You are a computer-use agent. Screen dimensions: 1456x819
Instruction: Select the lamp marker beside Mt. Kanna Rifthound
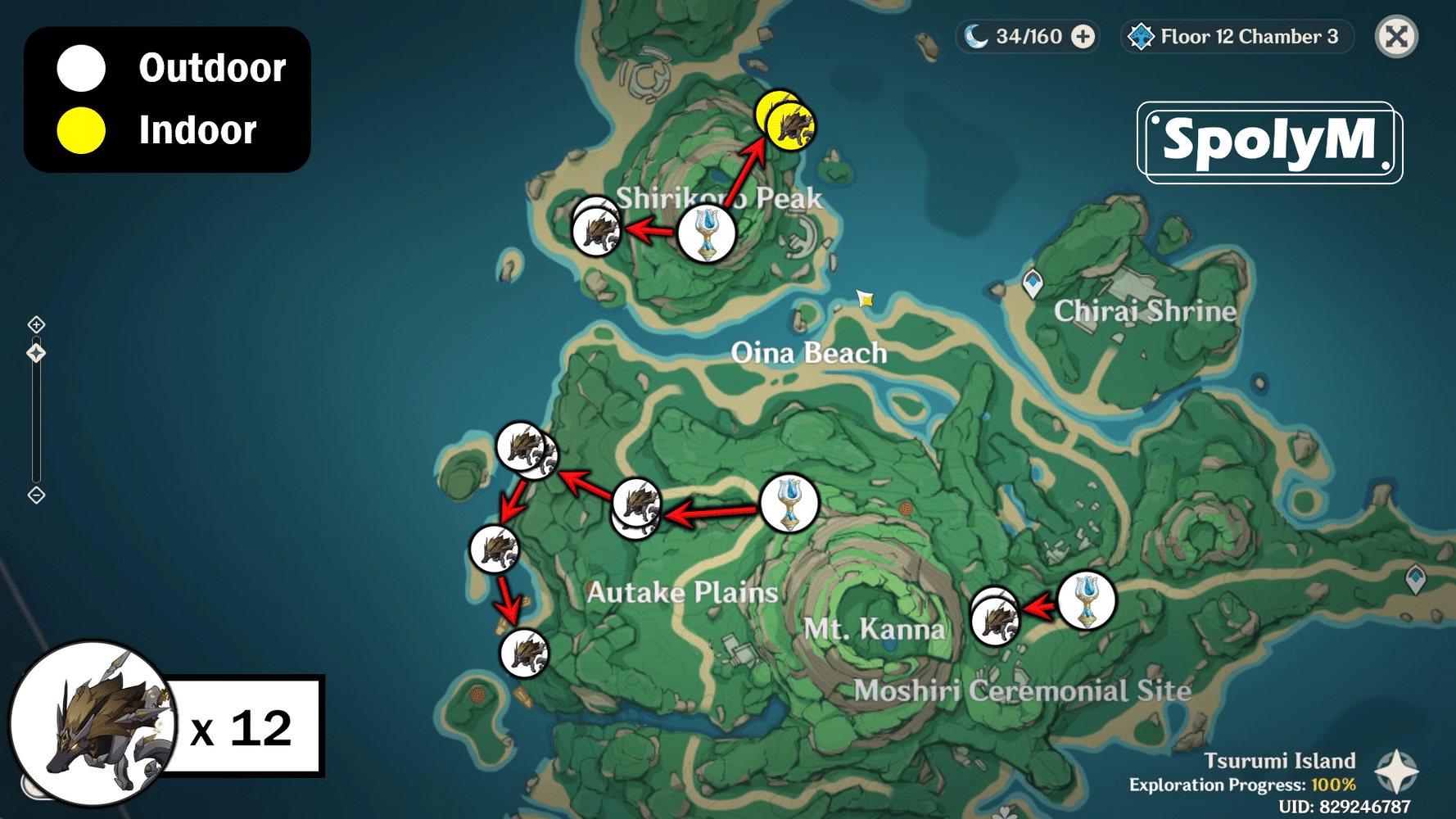(1087, 601)
